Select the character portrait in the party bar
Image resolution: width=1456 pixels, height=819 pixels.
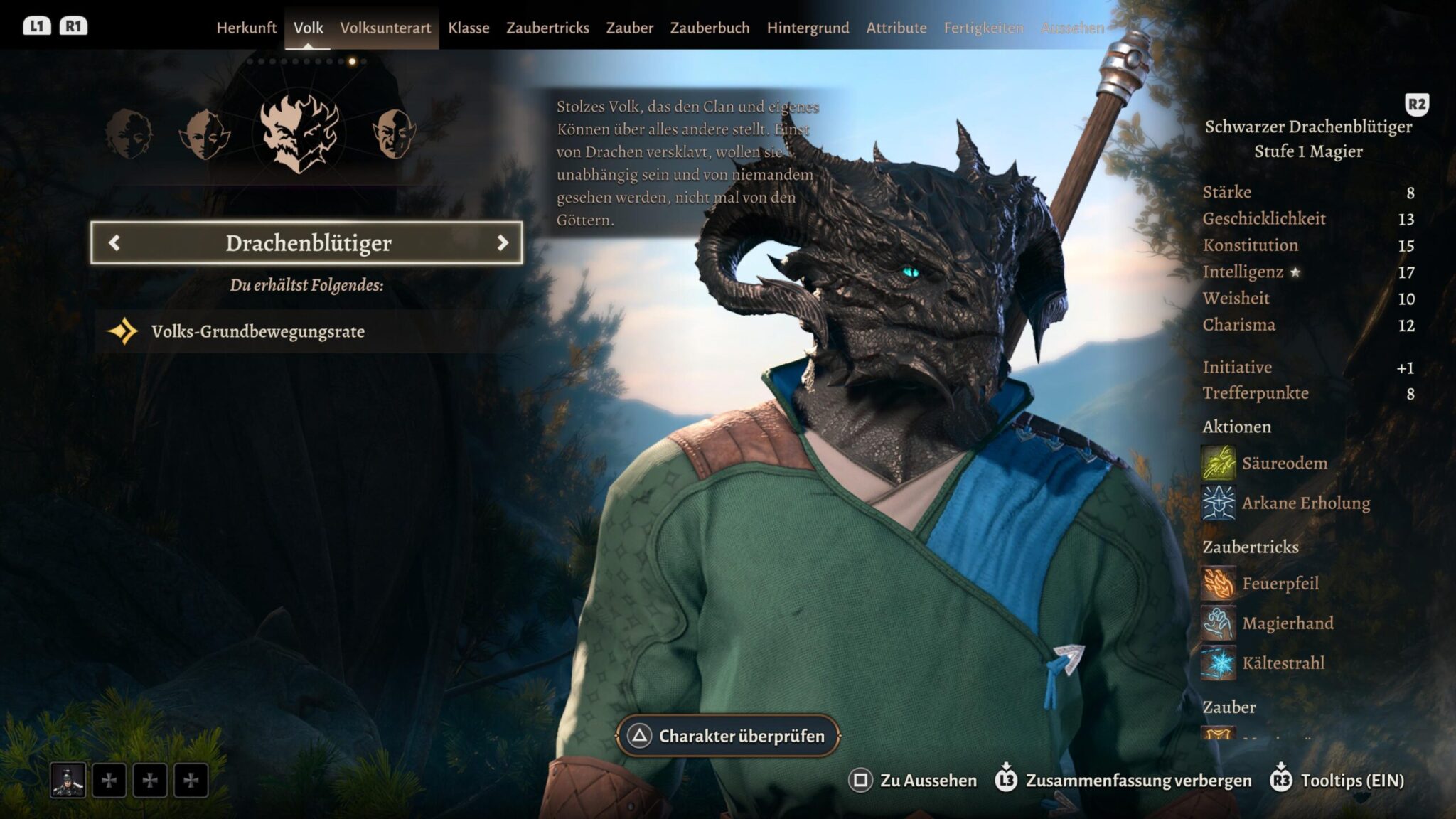click(x=68, y=781)
